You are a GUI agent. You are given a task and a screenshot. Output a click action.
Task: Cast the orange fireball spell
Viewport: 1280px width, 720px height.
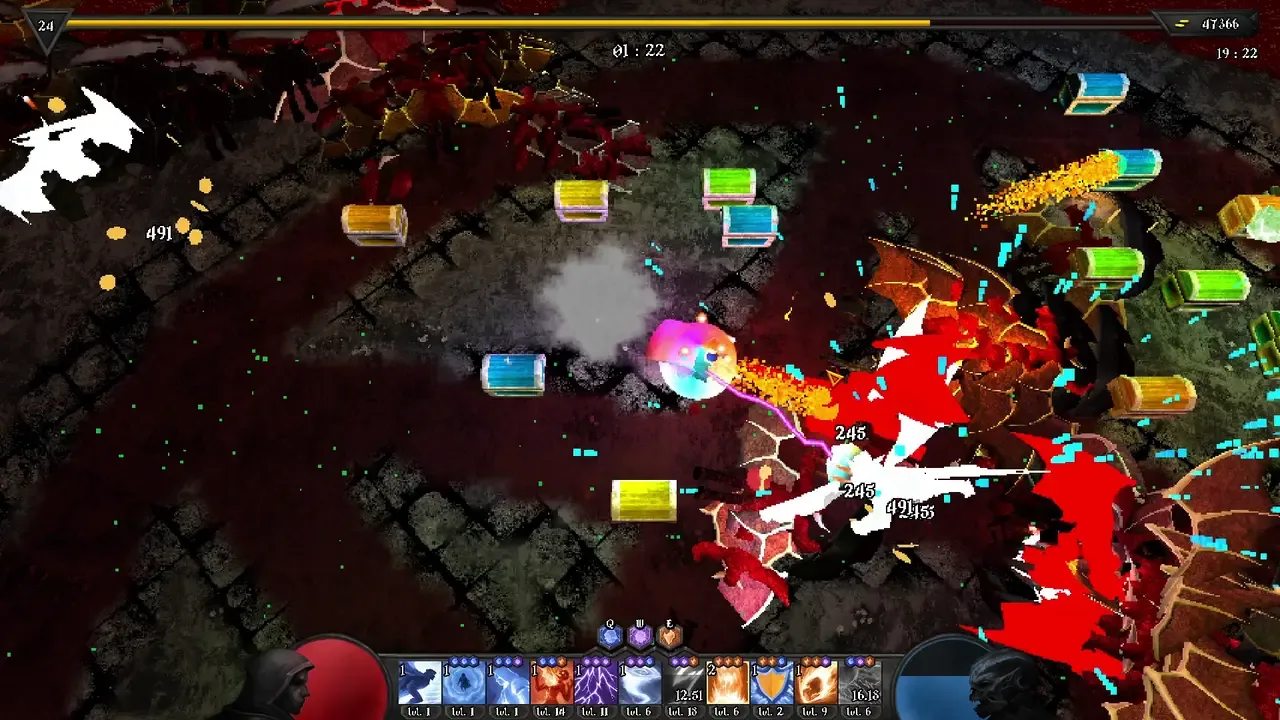point(817,684)
